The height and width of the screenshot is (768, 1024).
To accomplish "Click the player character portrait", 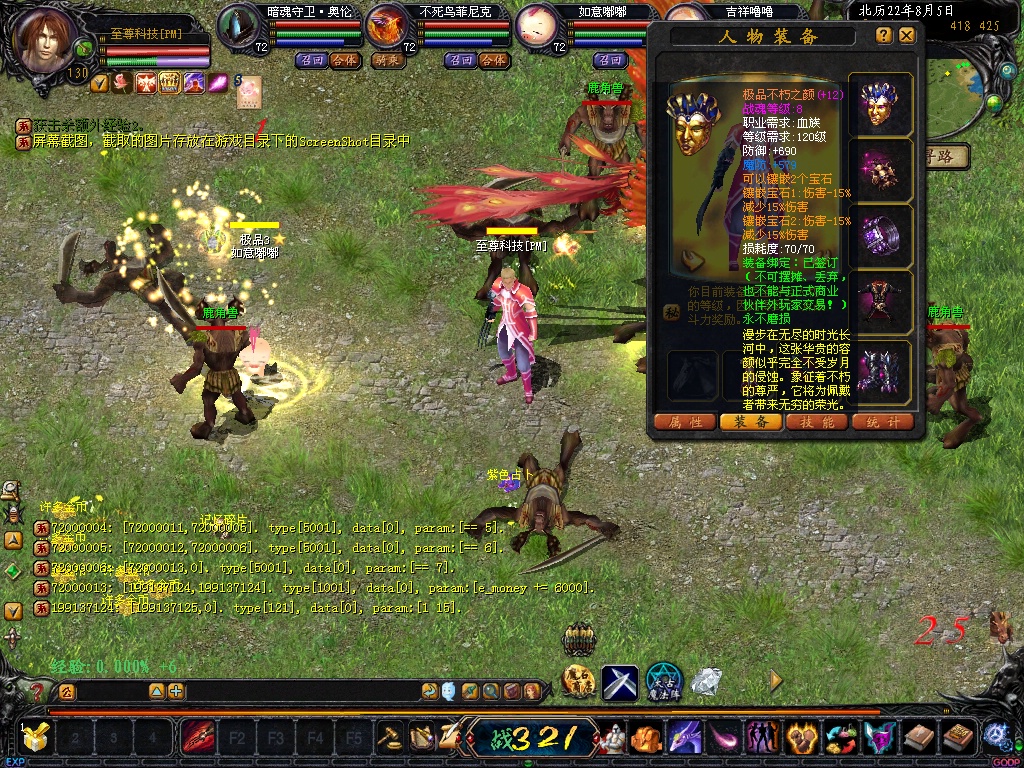I will point(46,38).
